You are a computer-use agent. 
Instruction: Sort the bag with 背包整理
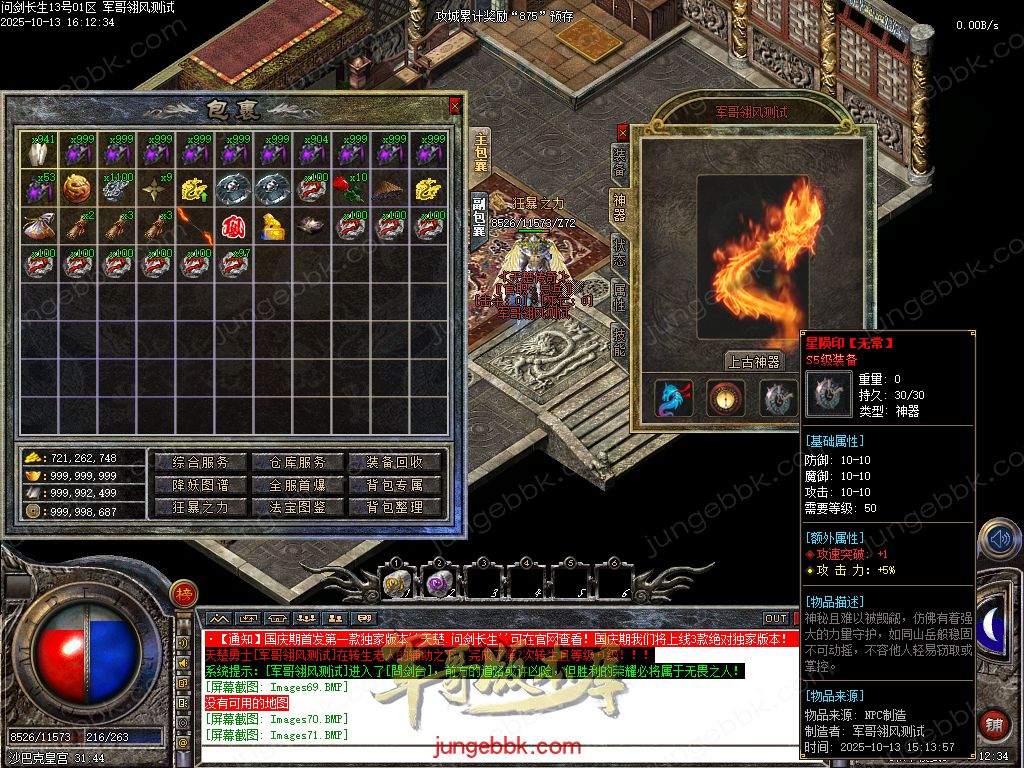tap(395, 507)
